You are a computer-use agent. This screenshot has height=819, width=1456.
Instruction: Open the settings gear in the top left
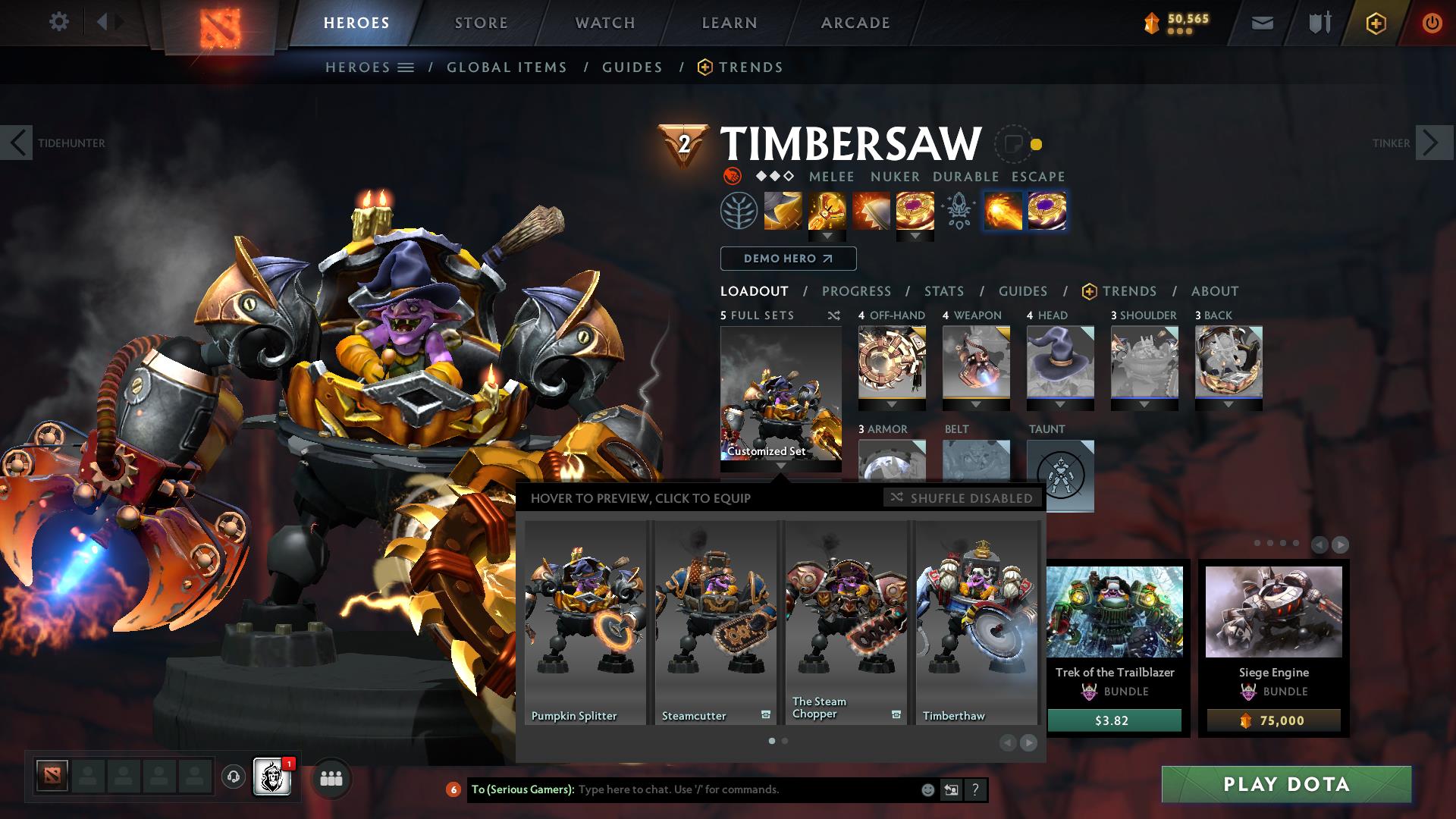58,22
